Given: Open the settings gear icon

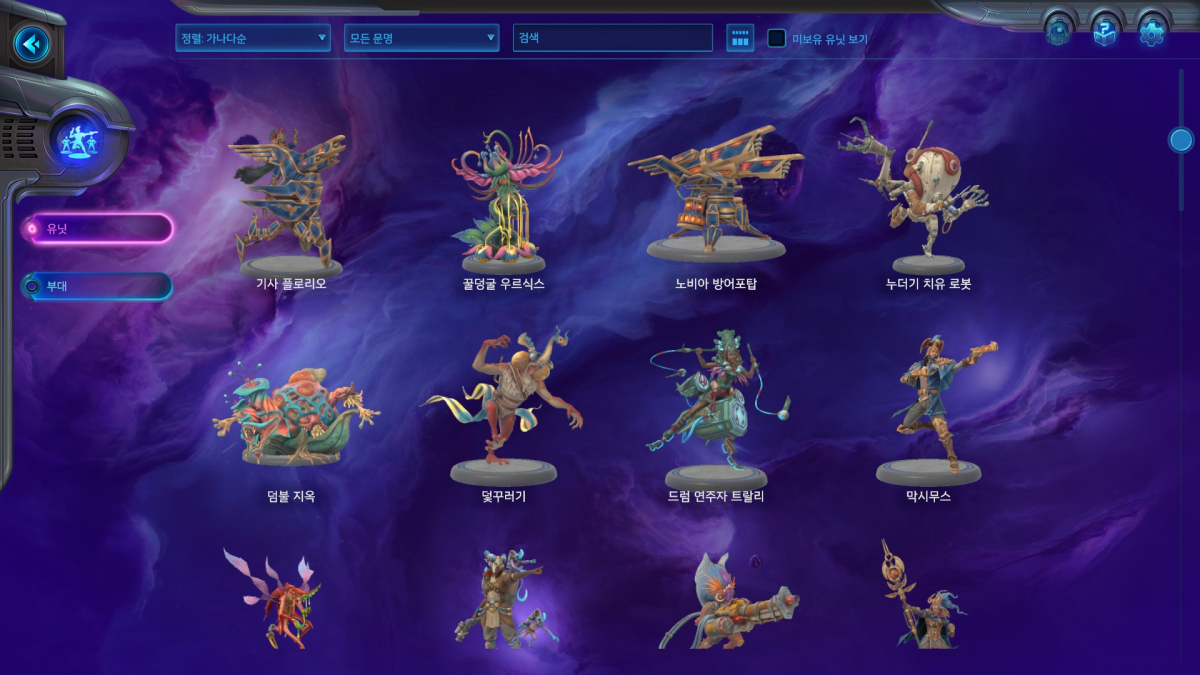Looking at the screenshot, I should [1152, 32].
